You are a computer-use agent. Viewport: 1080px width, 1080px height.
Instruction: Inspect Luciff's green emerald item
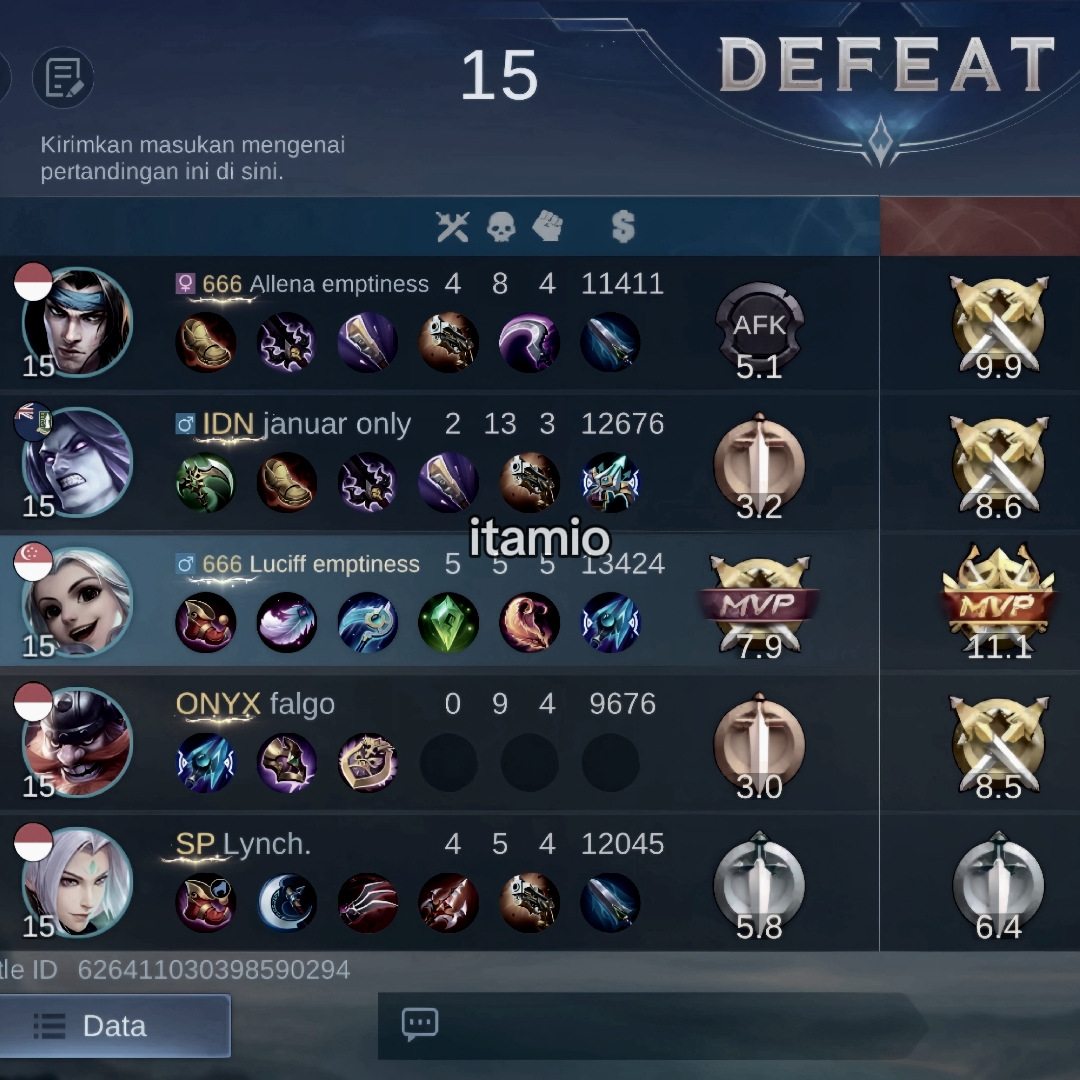(448, 622)
